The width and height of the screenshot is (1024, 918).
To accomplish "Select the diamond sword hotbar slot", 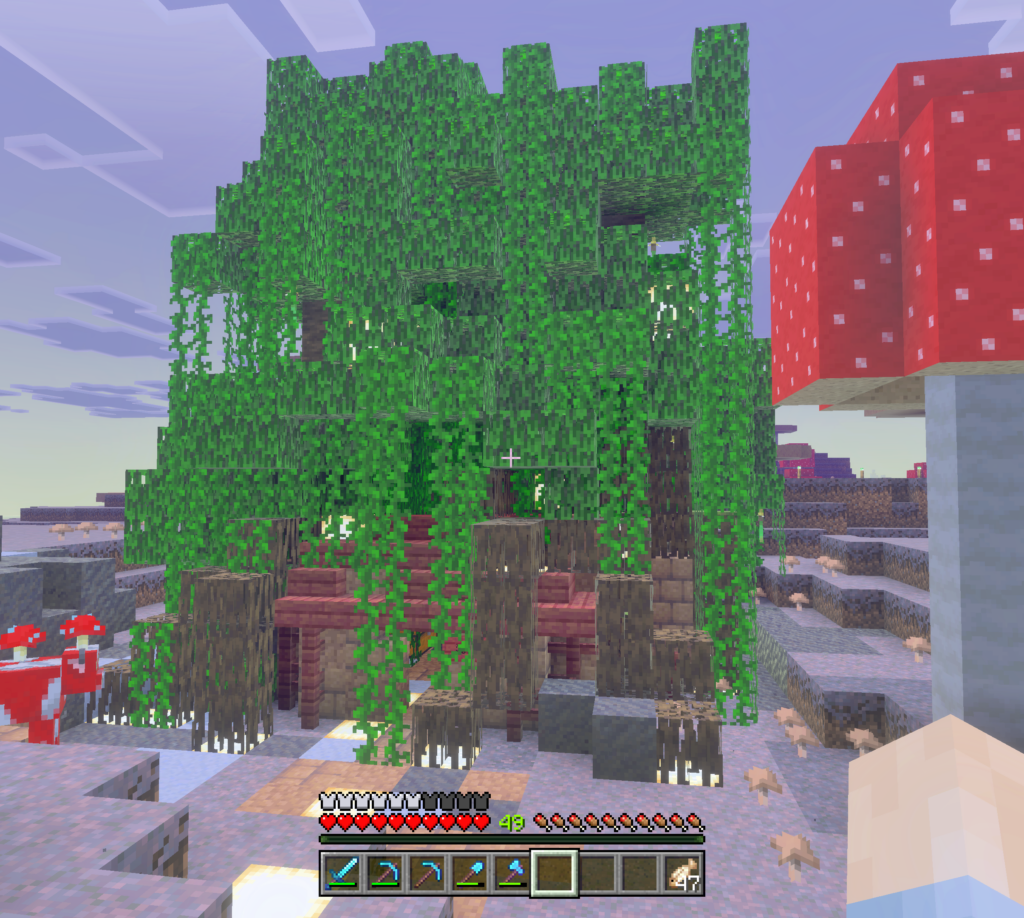I will [x=343, y=873].
